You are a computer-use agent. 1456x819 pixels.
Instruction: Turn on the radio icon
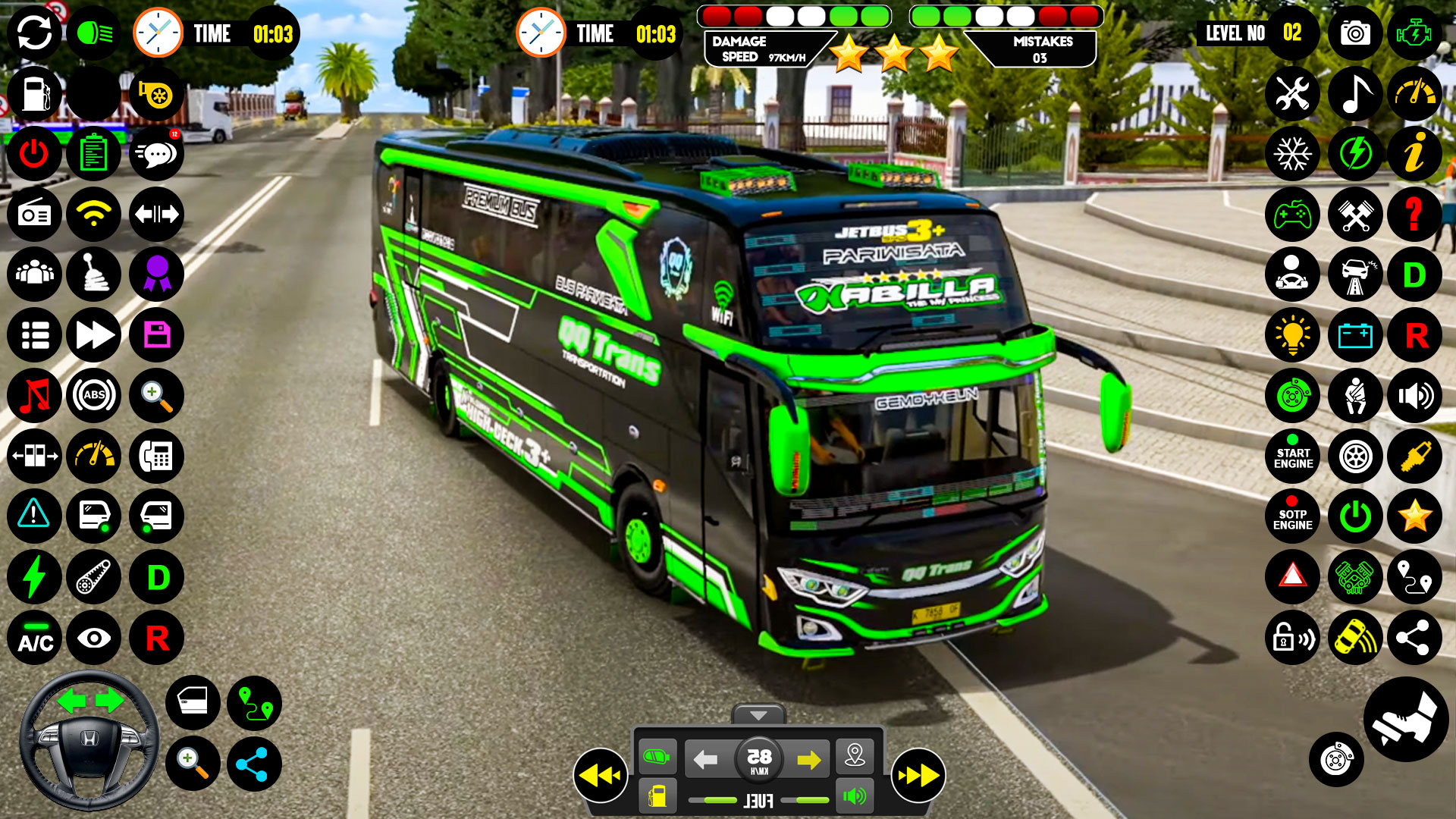coord(35,215)
